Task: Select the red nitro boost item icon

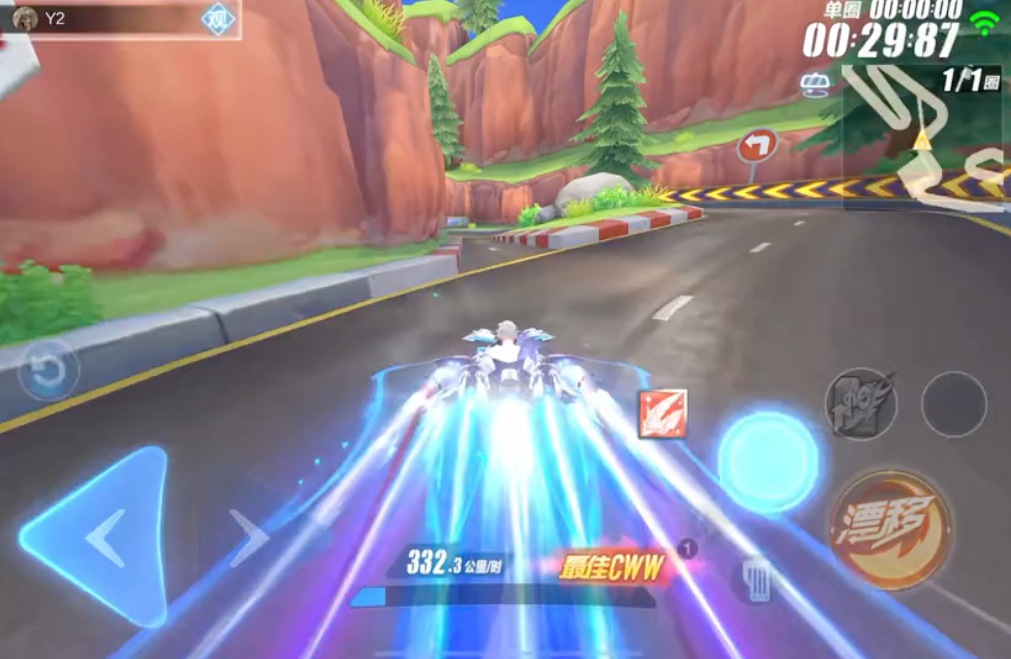Action: coord(662,413)
